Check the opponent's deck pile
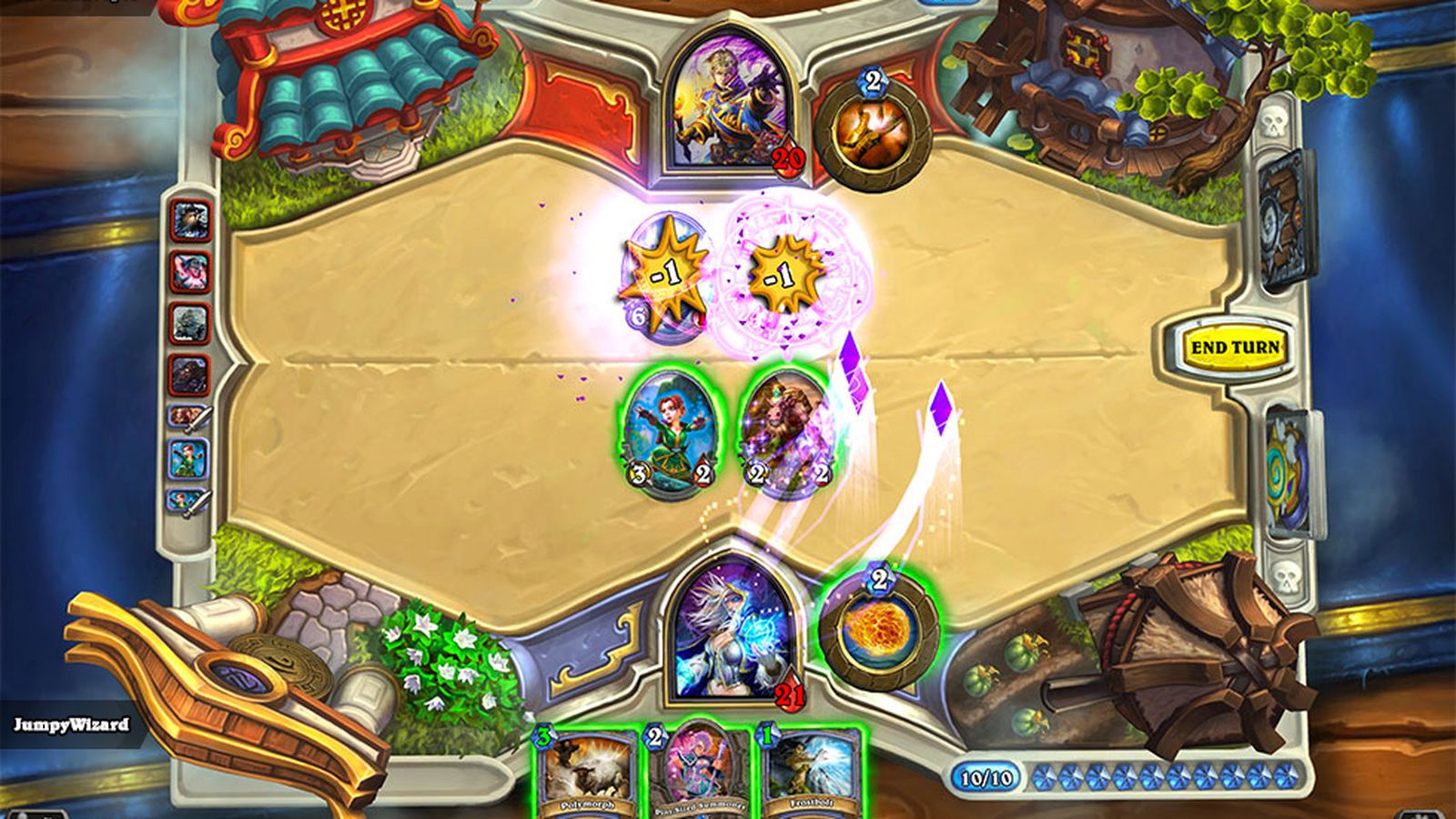 point(1288,221)
